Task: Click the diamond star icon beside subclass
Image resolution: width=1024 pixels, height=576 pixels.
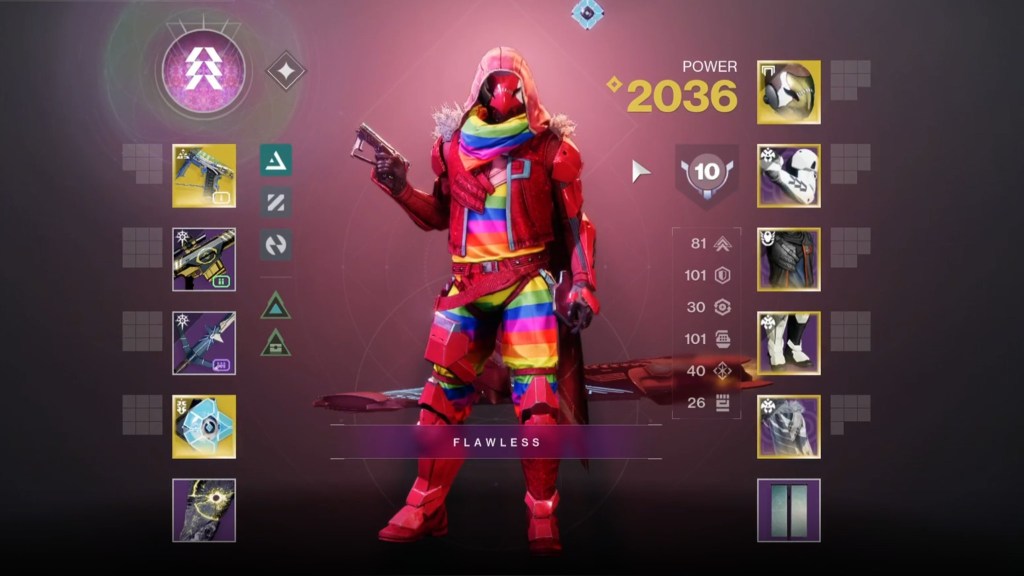Action: coord(286,71)
